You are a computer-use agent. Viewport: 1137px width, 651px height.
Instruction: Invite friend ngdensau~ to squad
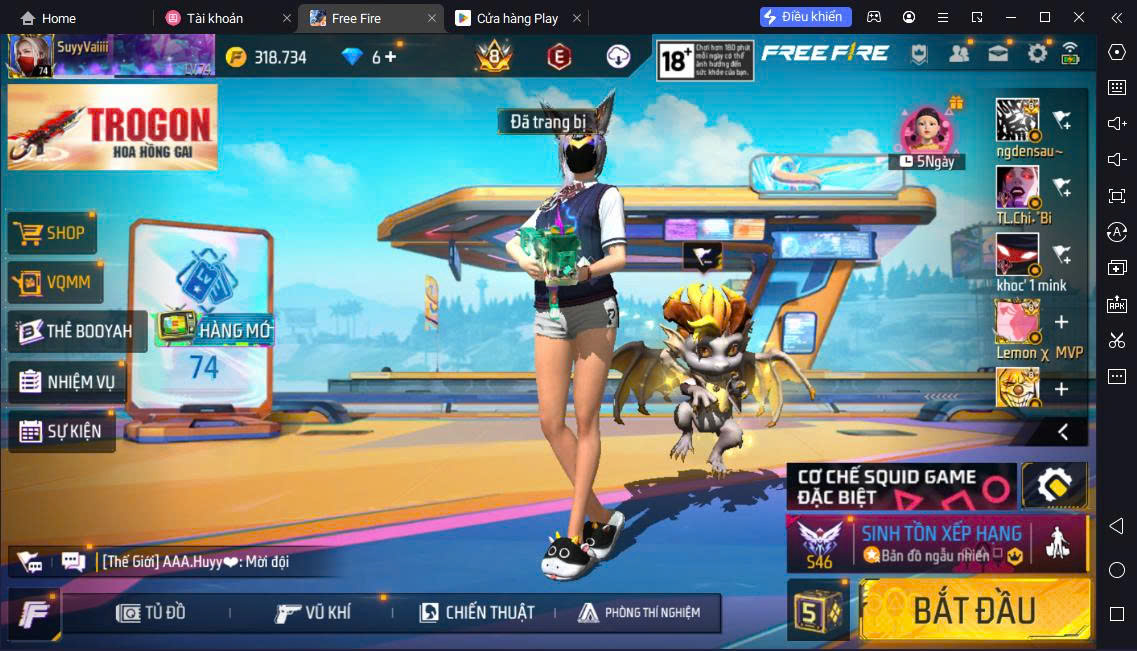(x=1062, y=121)
